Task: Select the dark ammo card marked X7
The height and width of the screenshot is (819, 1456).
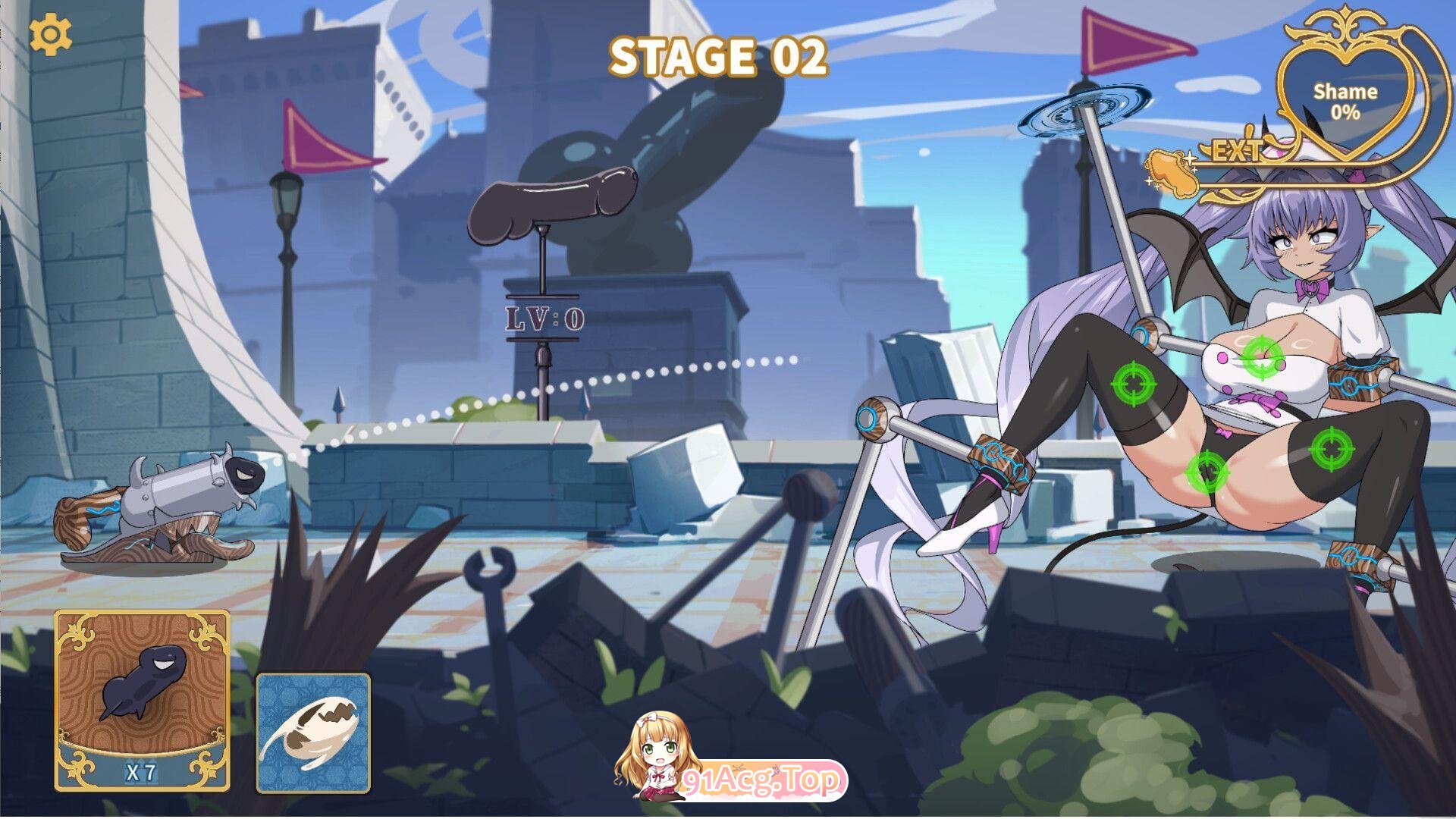Action: click(142, 701)
